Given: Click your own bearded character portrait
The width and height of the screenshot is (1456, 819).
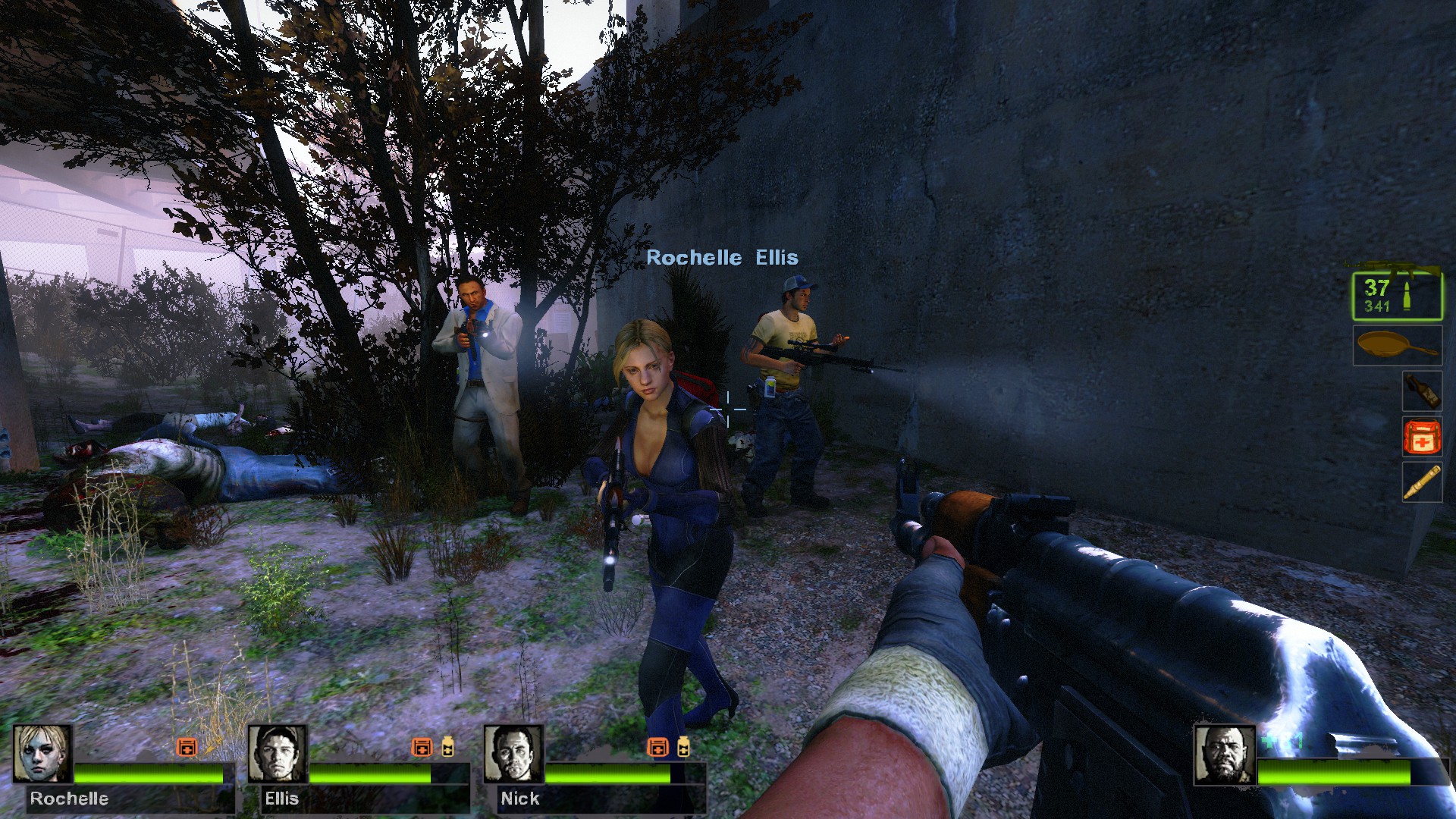Looking at the screenshot, I should (1225, 755).
